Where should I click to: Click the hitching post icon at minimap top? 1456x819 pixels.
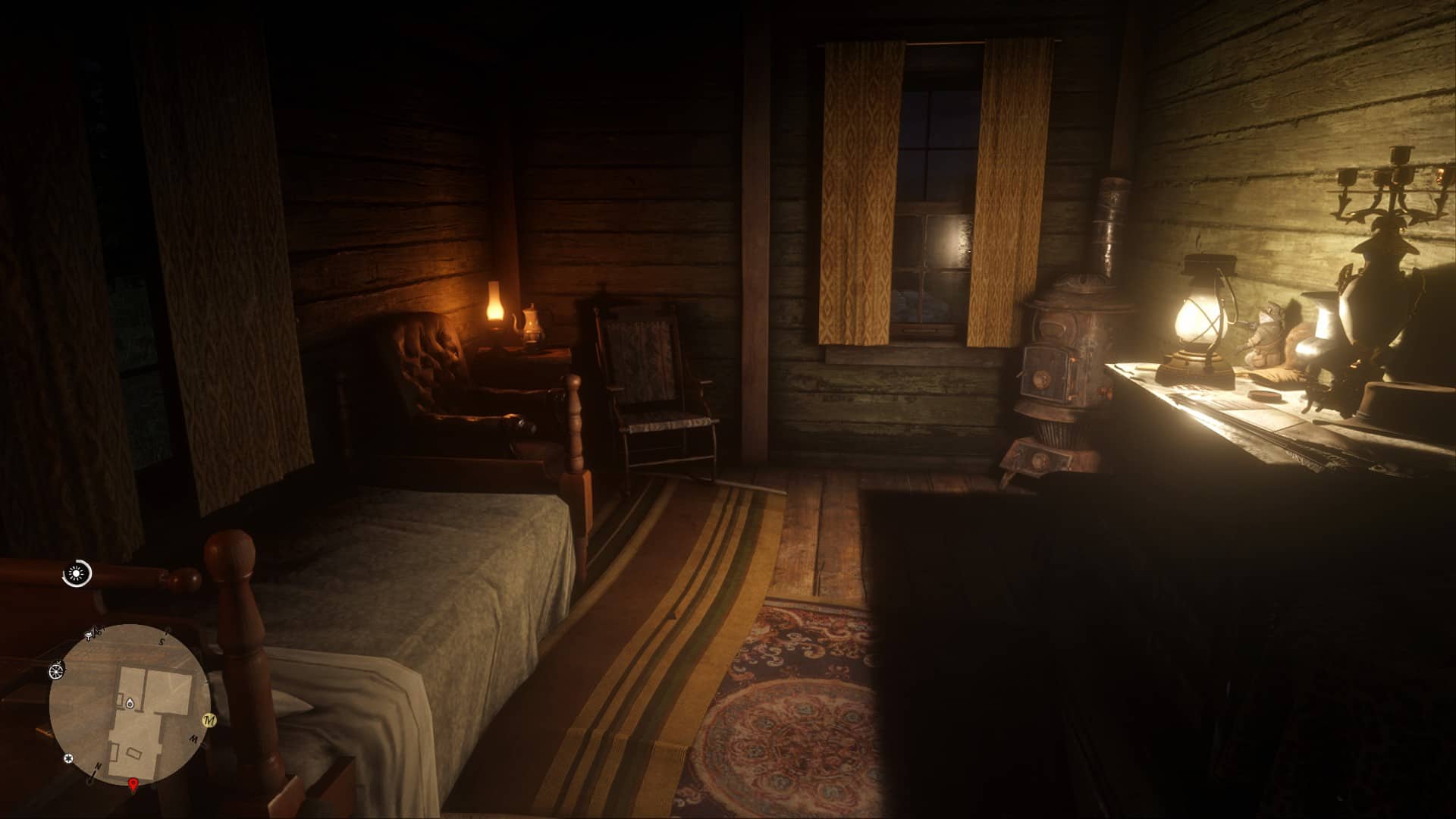click(90, 632)
